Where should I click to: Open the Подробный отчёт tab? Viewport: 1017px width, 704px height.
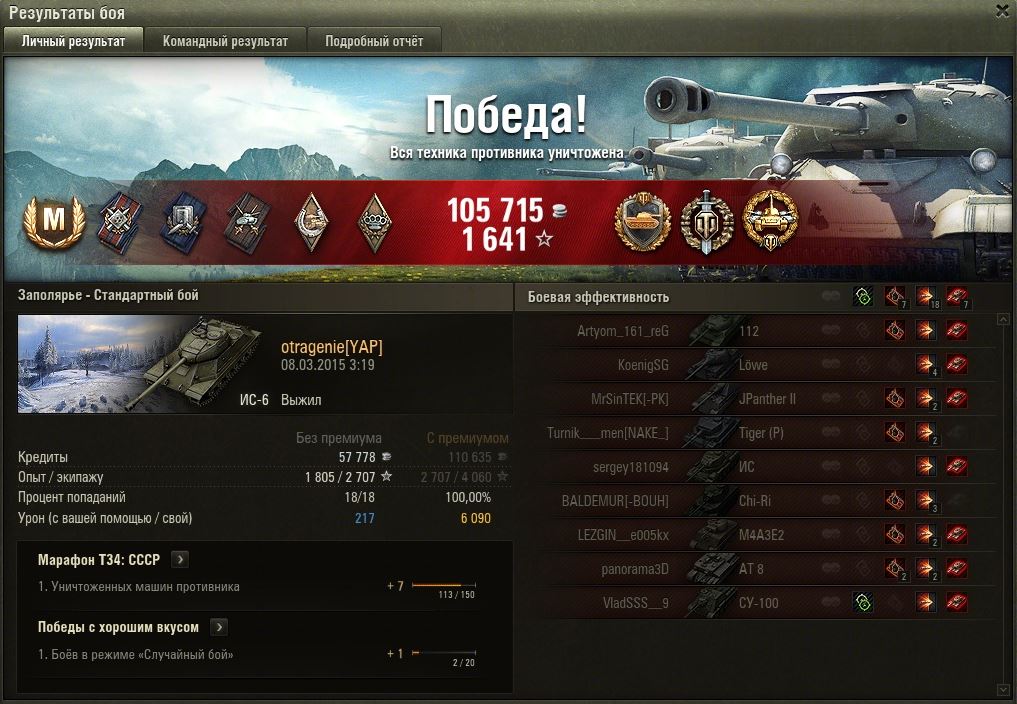click(374, 41)
